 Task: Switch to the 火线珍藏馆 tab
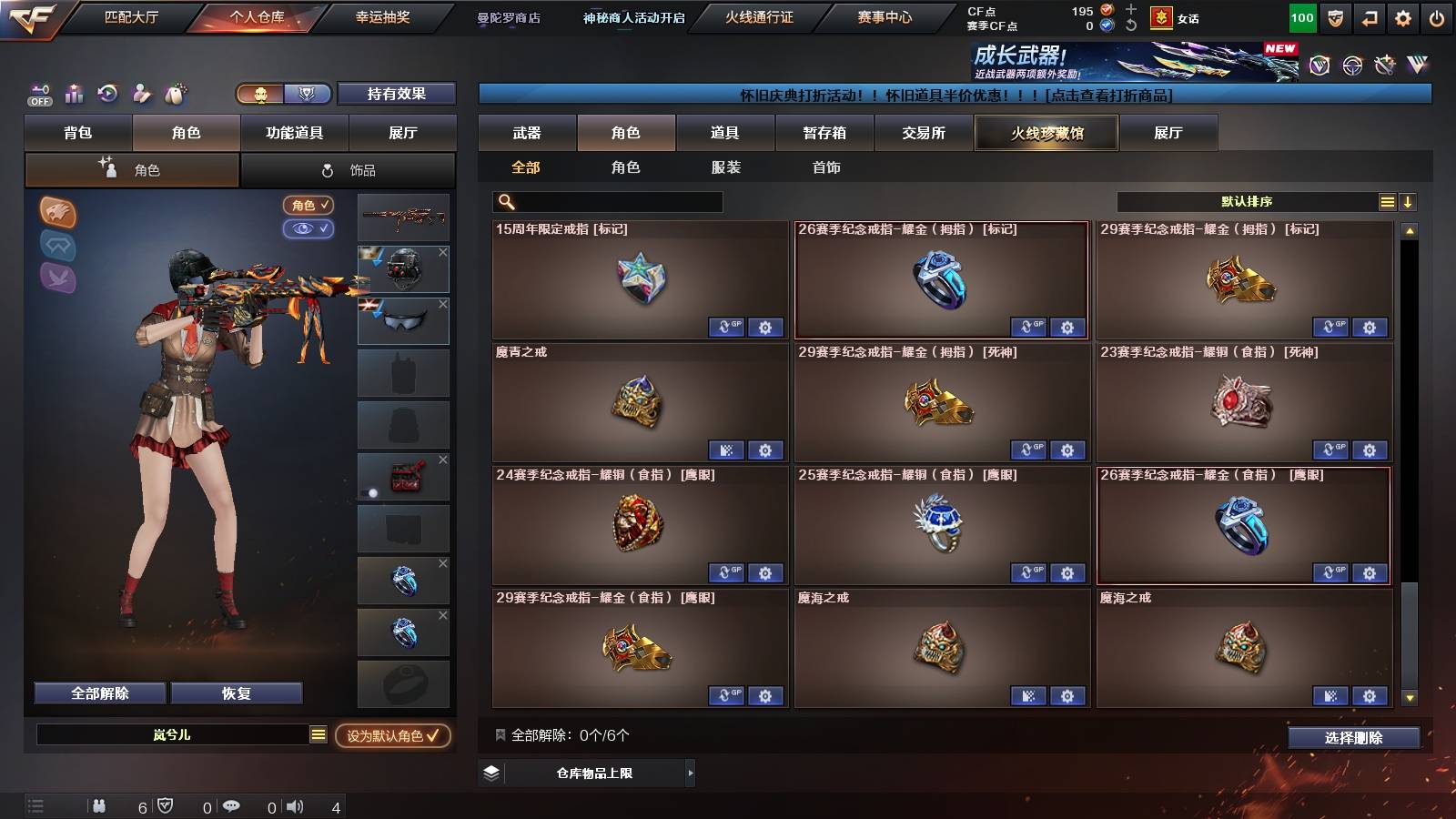tap(1046, 133)
